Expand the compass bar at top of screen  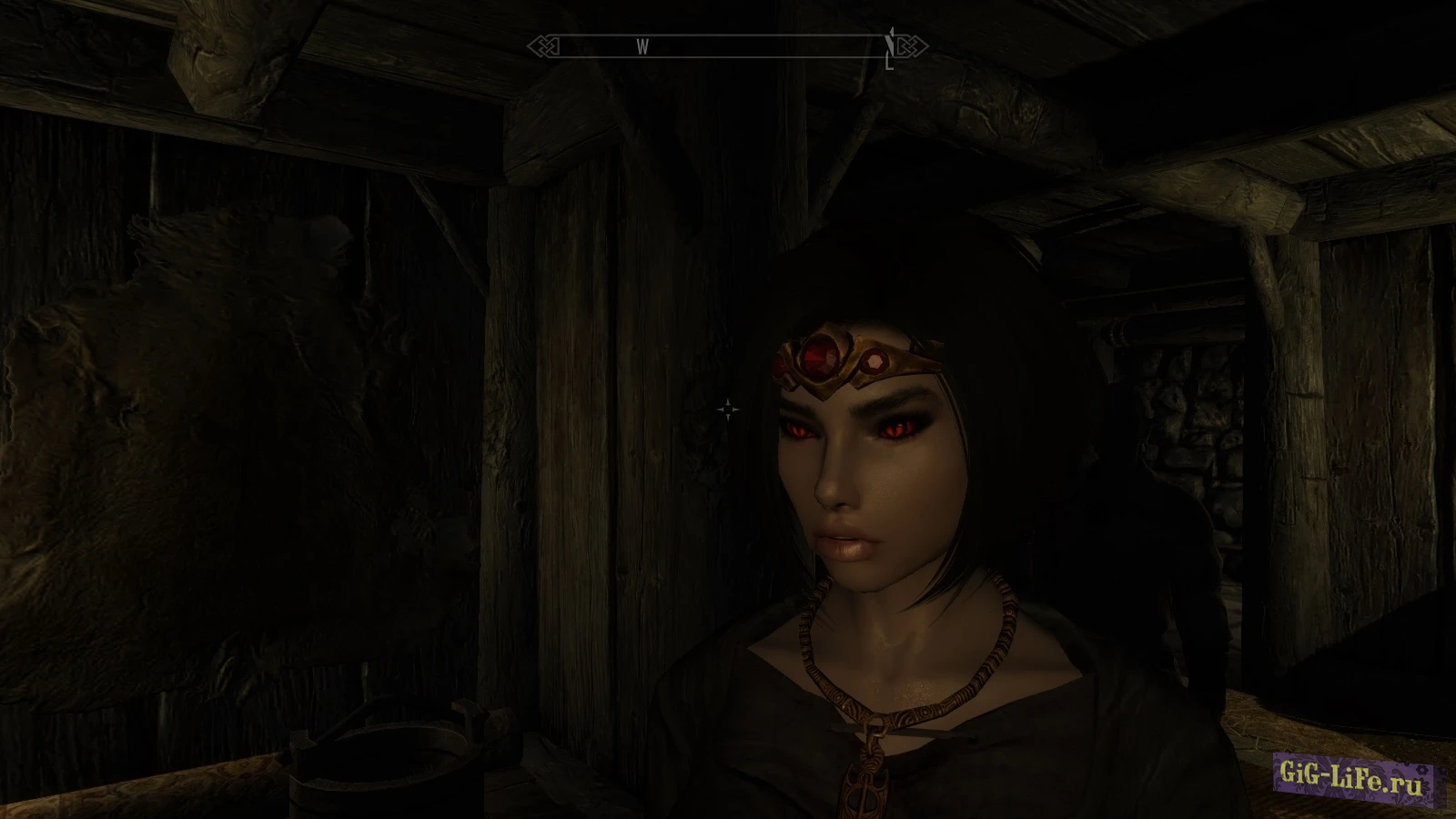728,46
